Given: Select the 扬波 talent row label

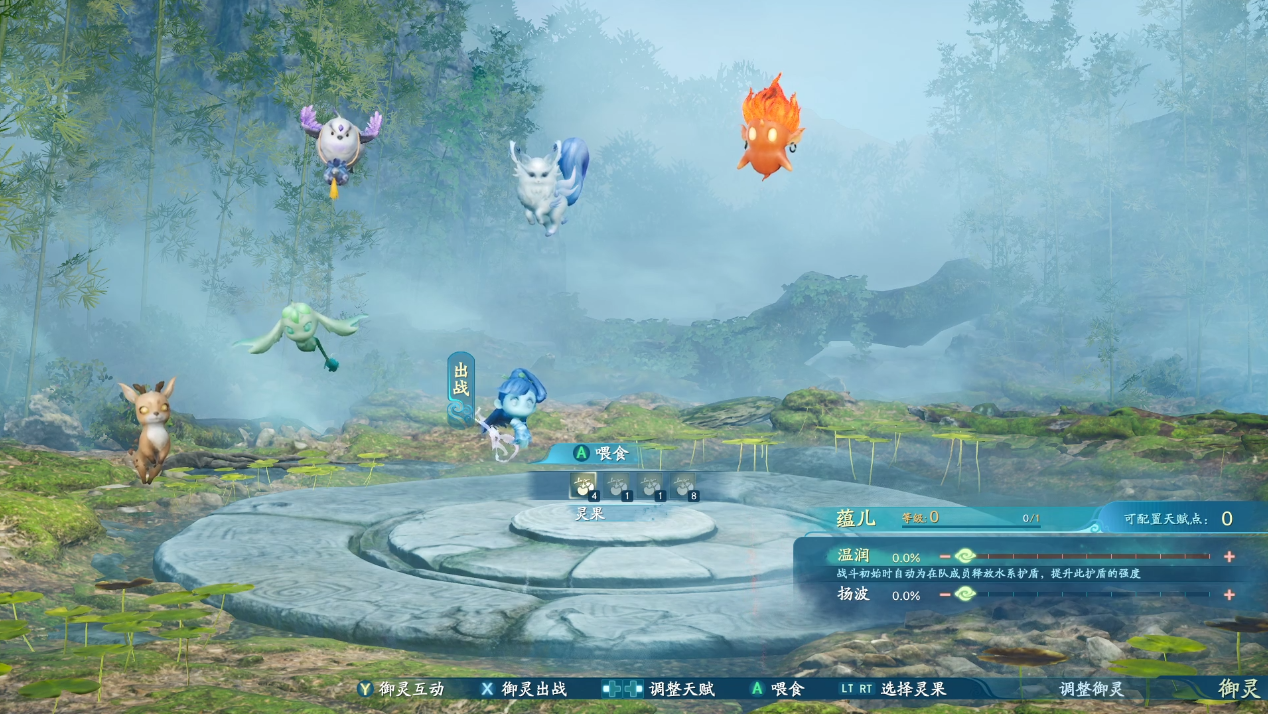Looking at the screenshot, I should tap(852, 595).
